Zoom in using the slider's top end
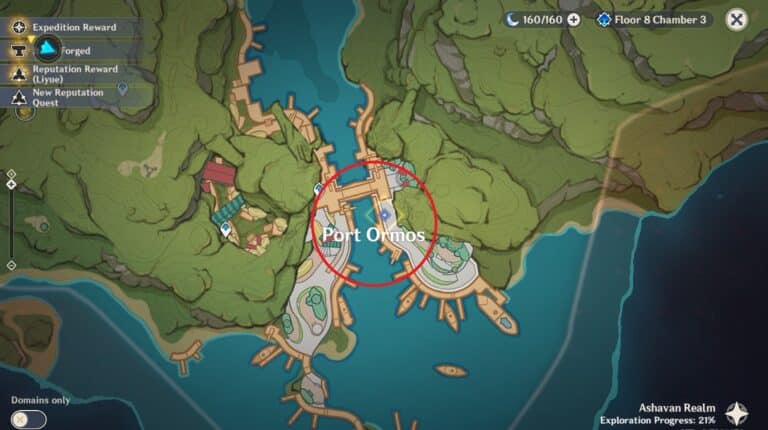Image resolution: width=768 pixels, height=430 pixels. [11, 173]
